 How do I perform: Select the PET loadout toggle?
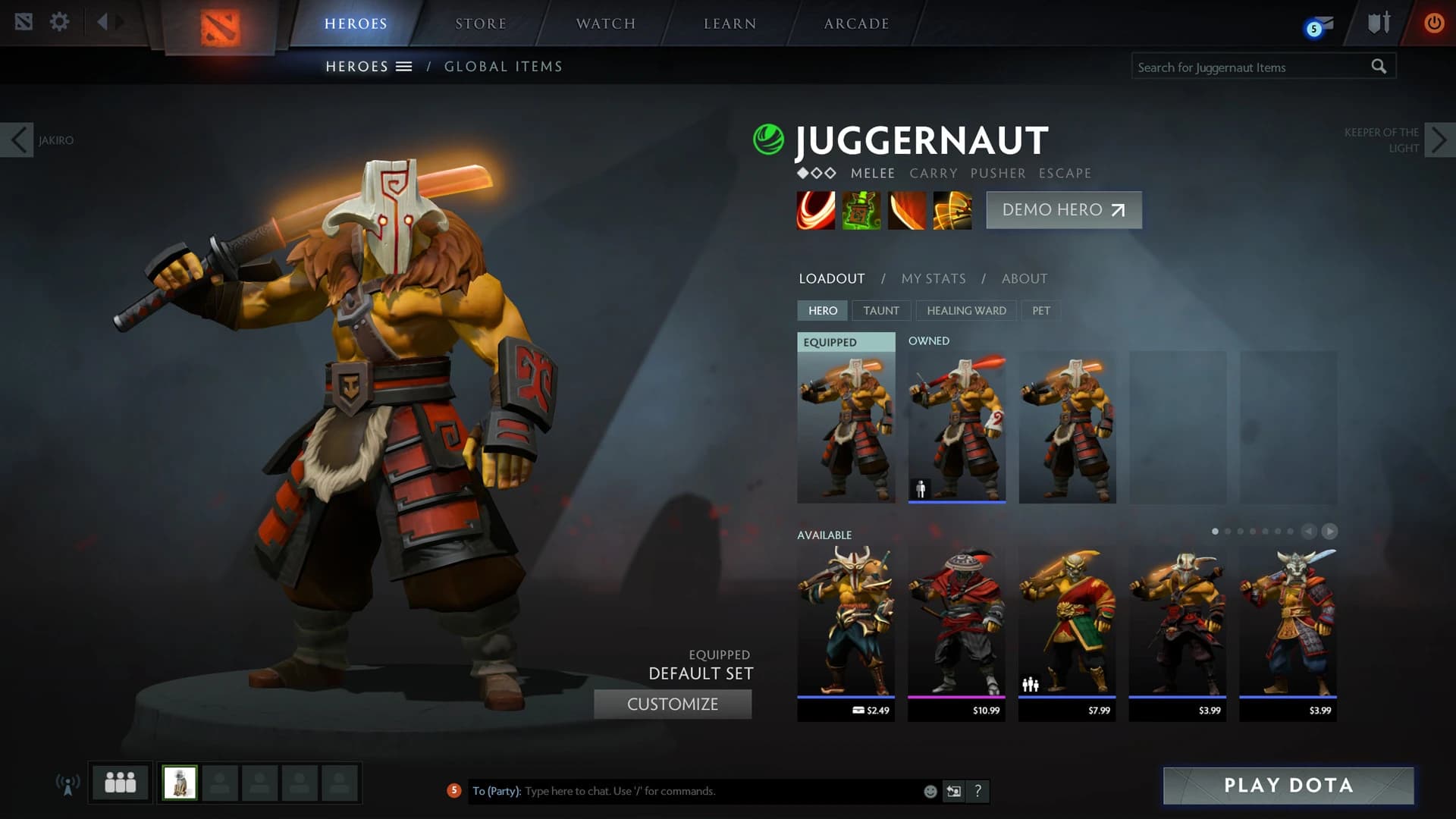point(1040,310)
